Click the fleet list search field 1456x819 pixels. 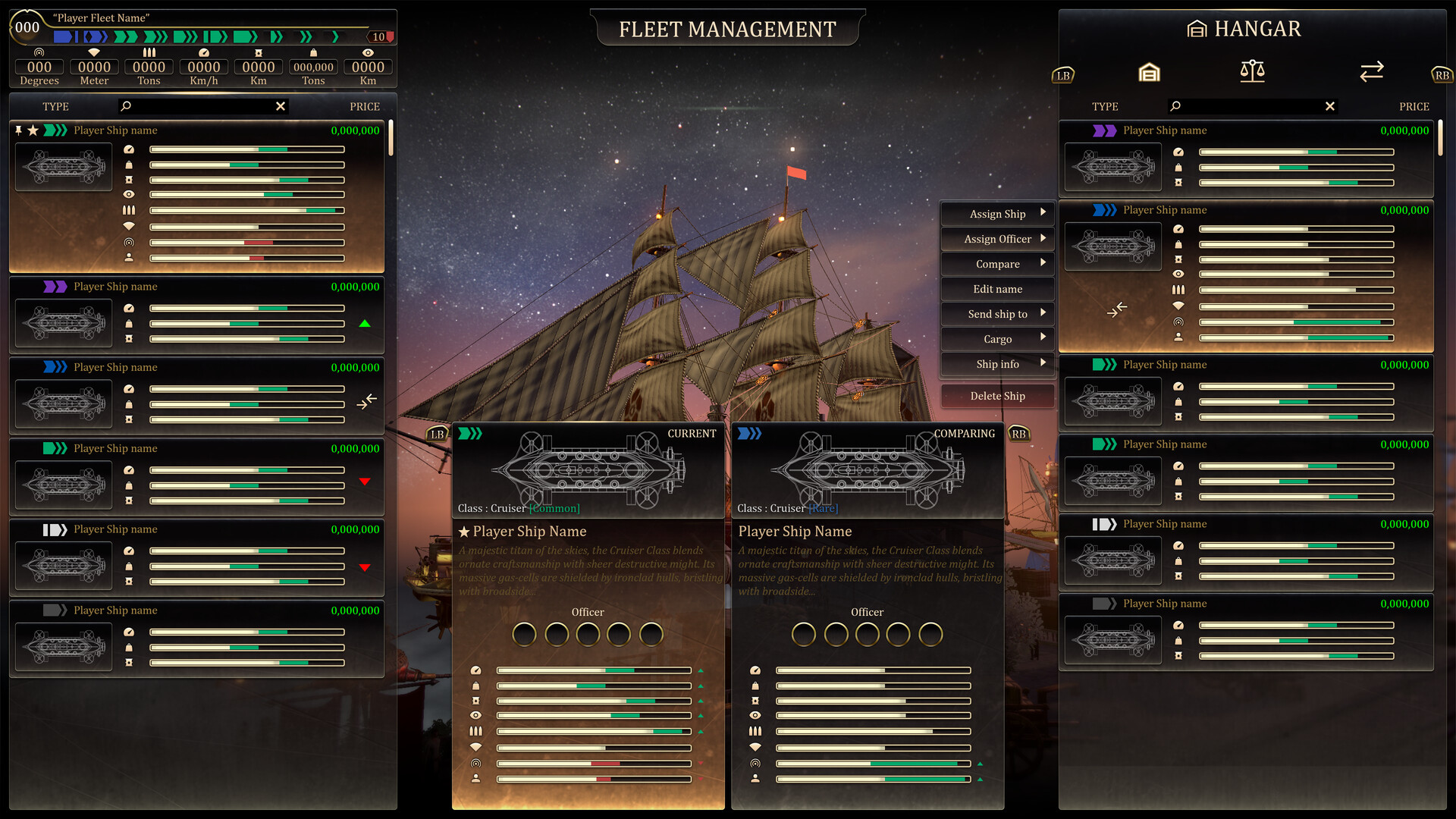(201, 106)
